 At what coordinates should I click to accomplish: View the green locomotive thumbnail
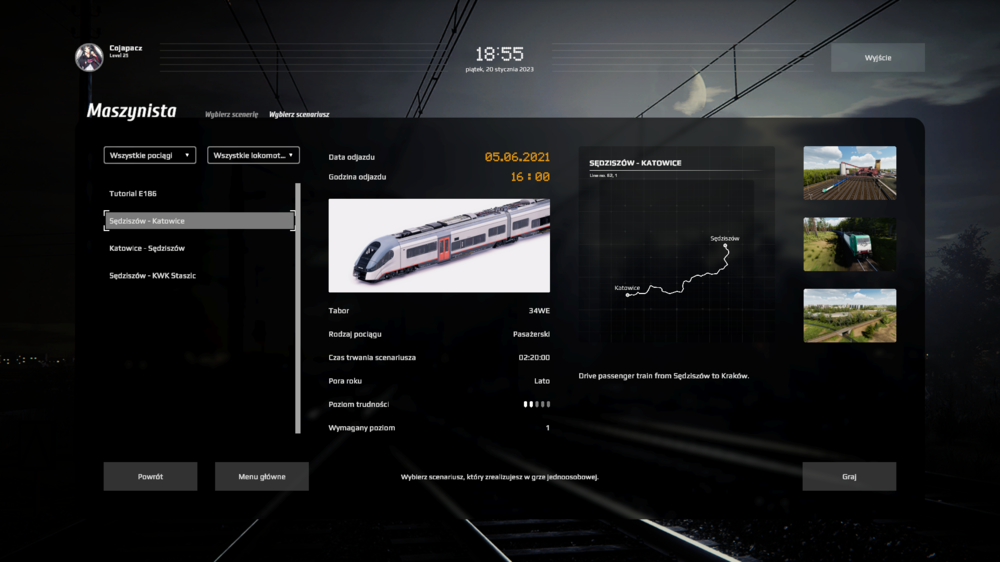[849, 244]
